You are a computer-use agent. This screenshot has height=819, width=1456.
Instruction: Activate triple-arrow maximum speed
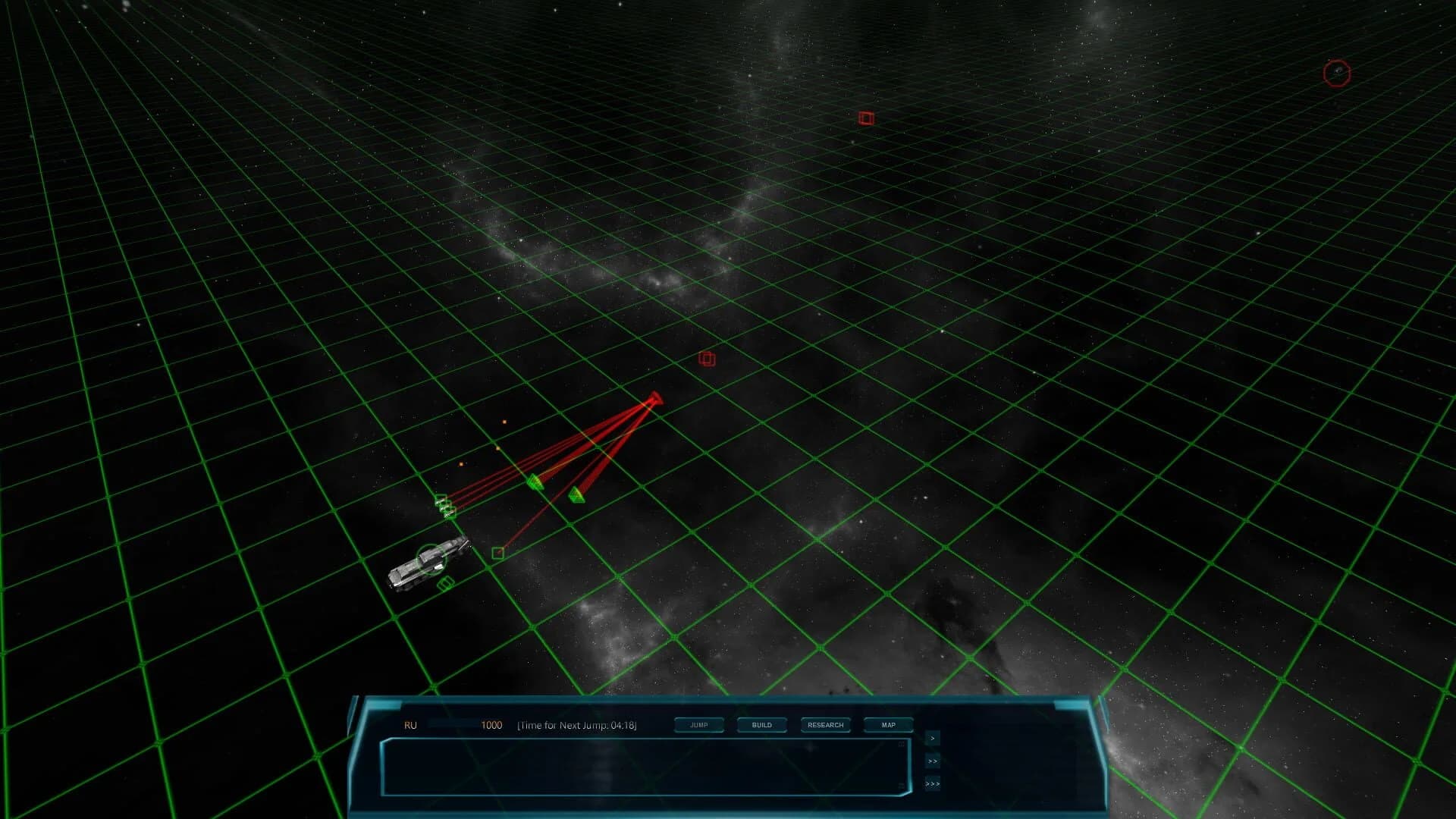coord(932,784)
